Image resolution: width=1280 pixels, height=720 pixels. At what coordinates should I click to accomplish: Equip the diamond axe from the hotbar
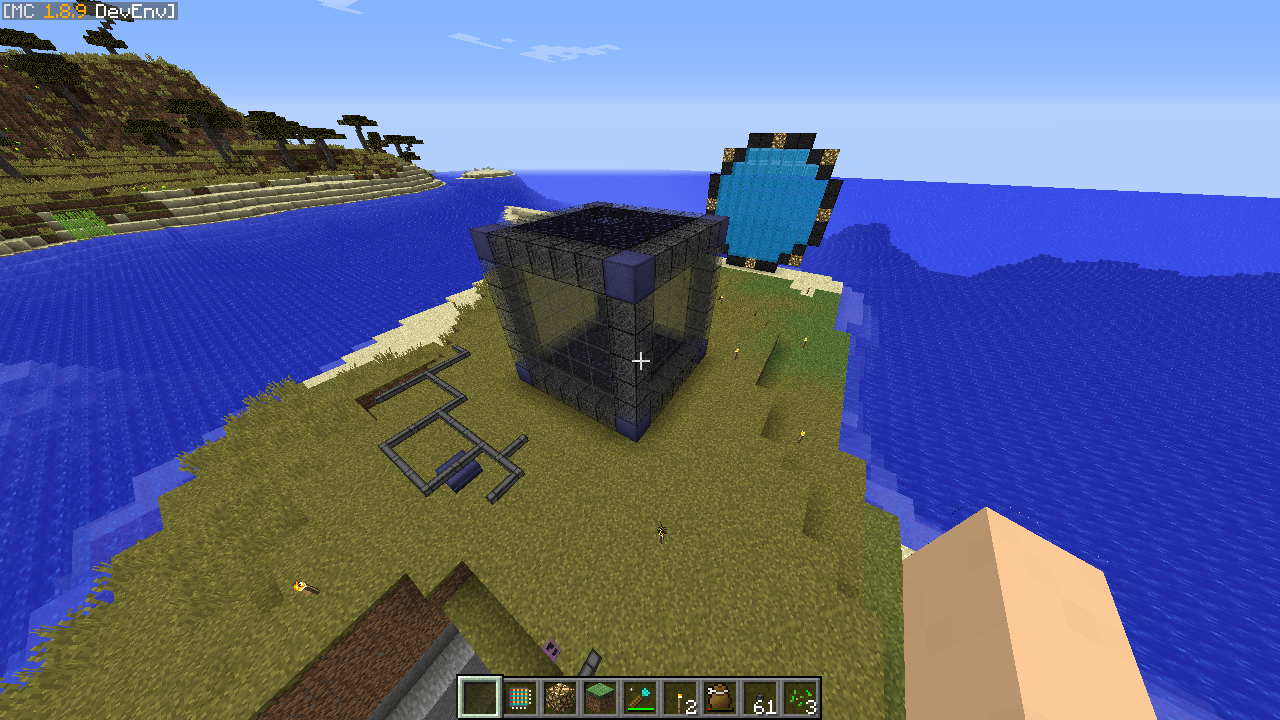point(640,697)
